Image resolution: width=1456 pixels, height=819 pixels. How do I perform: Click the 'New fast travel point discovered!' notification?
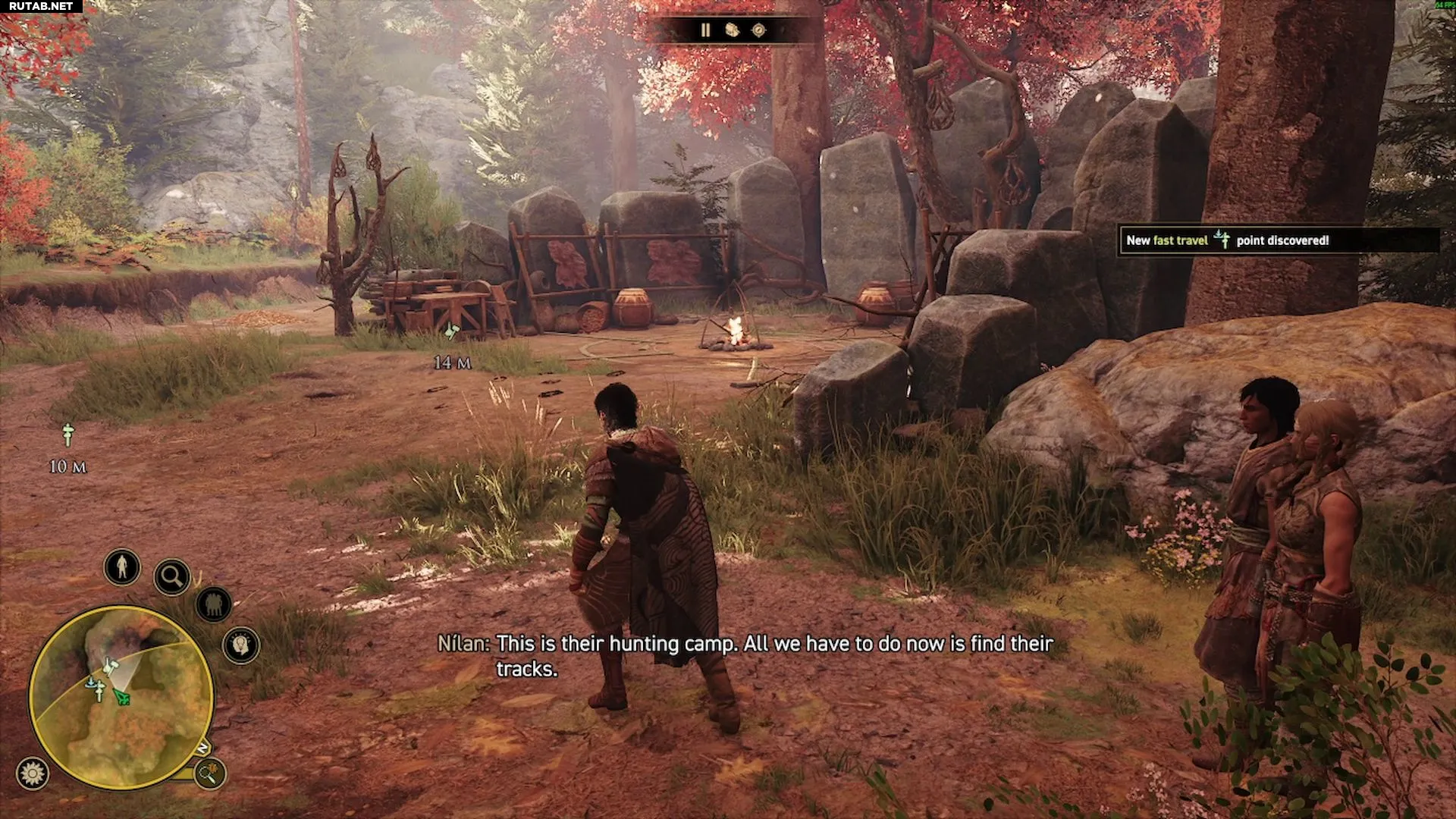click(1278, 240)
